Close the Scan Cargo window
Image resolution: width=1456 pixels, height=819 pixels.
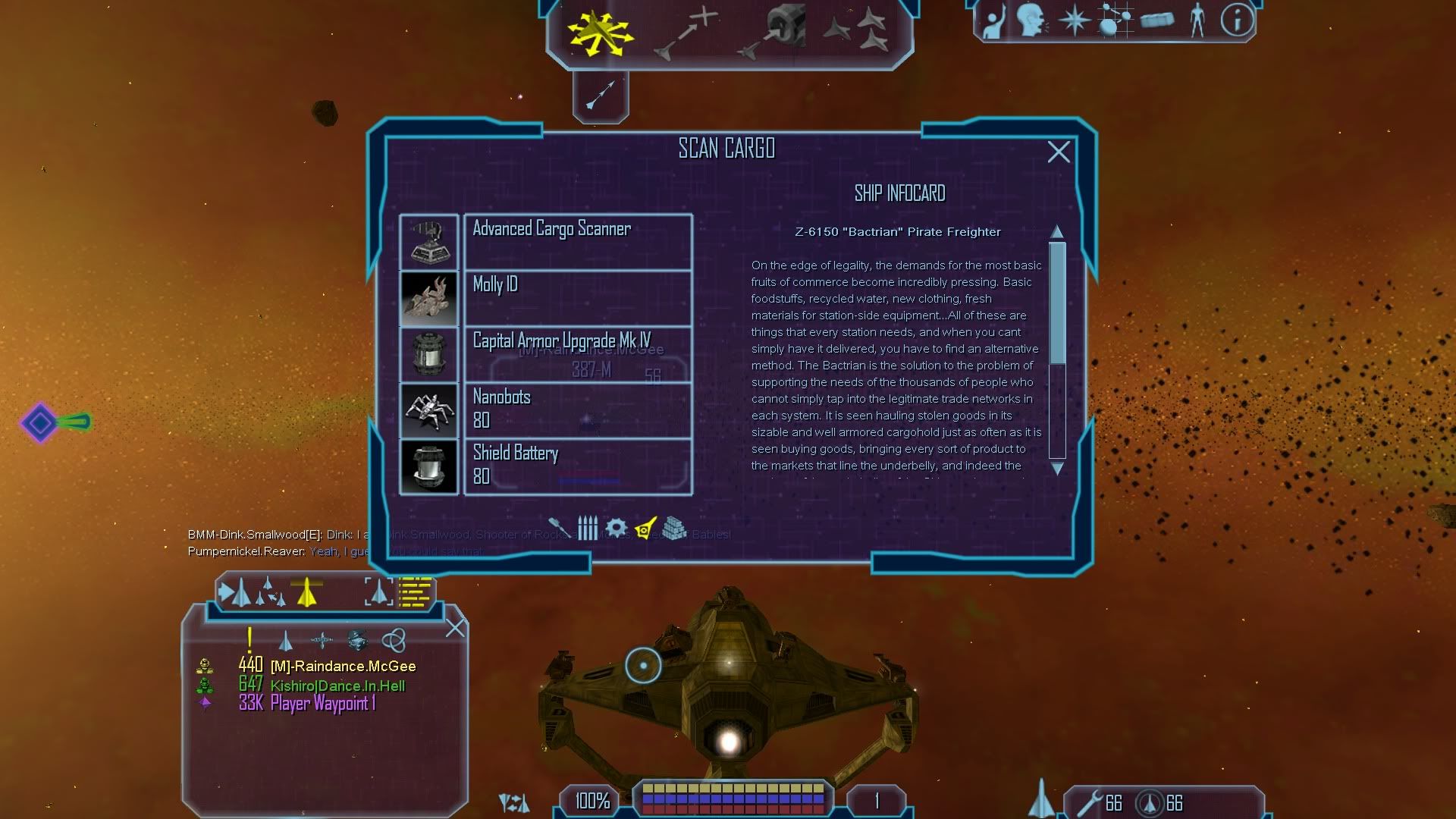tap(1059, 152)
